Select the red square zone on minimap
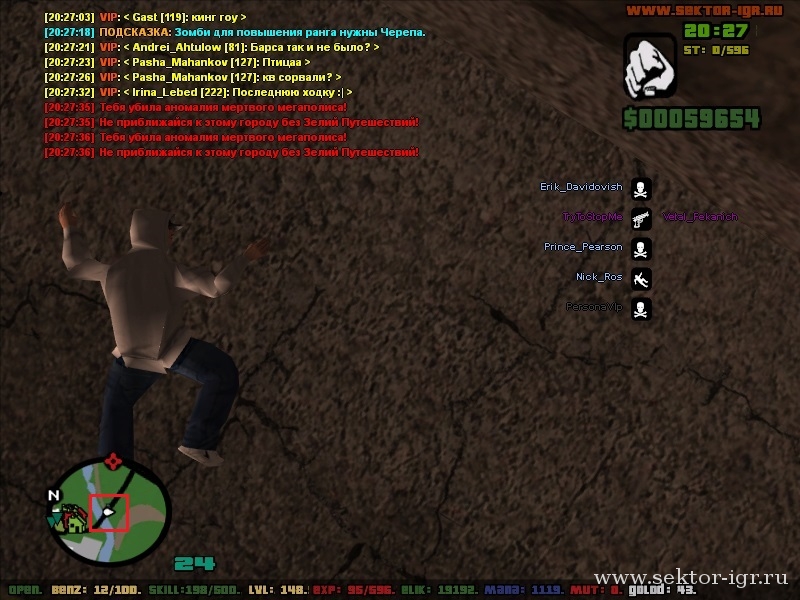 [109, 511]
